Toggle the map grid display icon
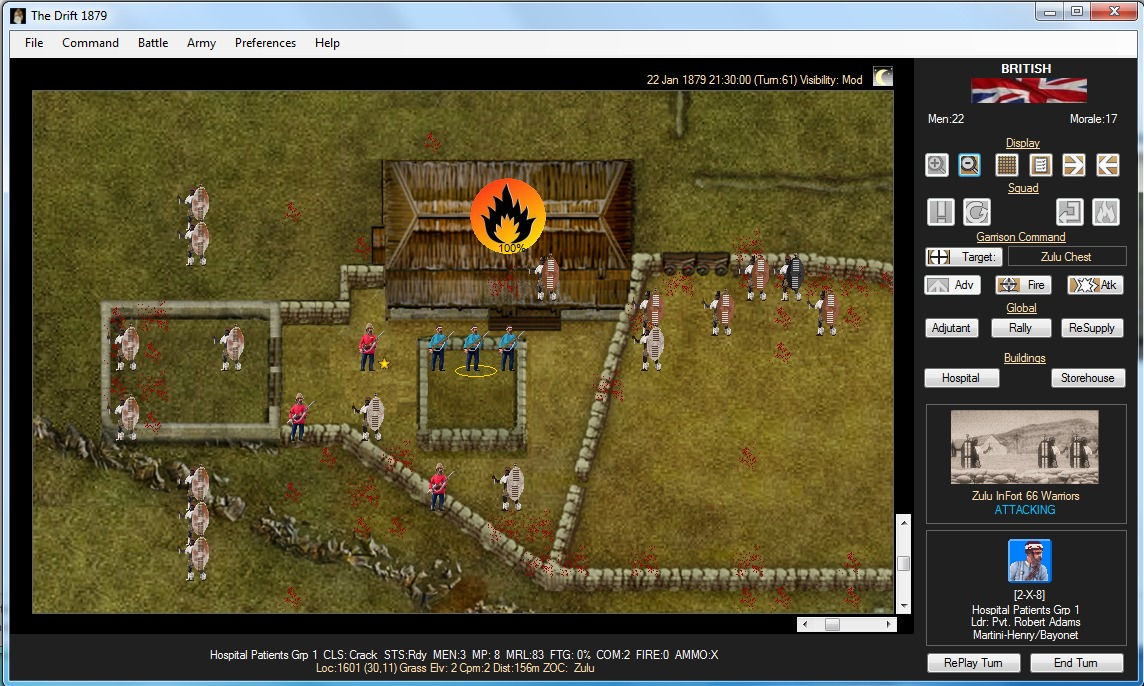The image size is (1144, 686). point(1007,165)
